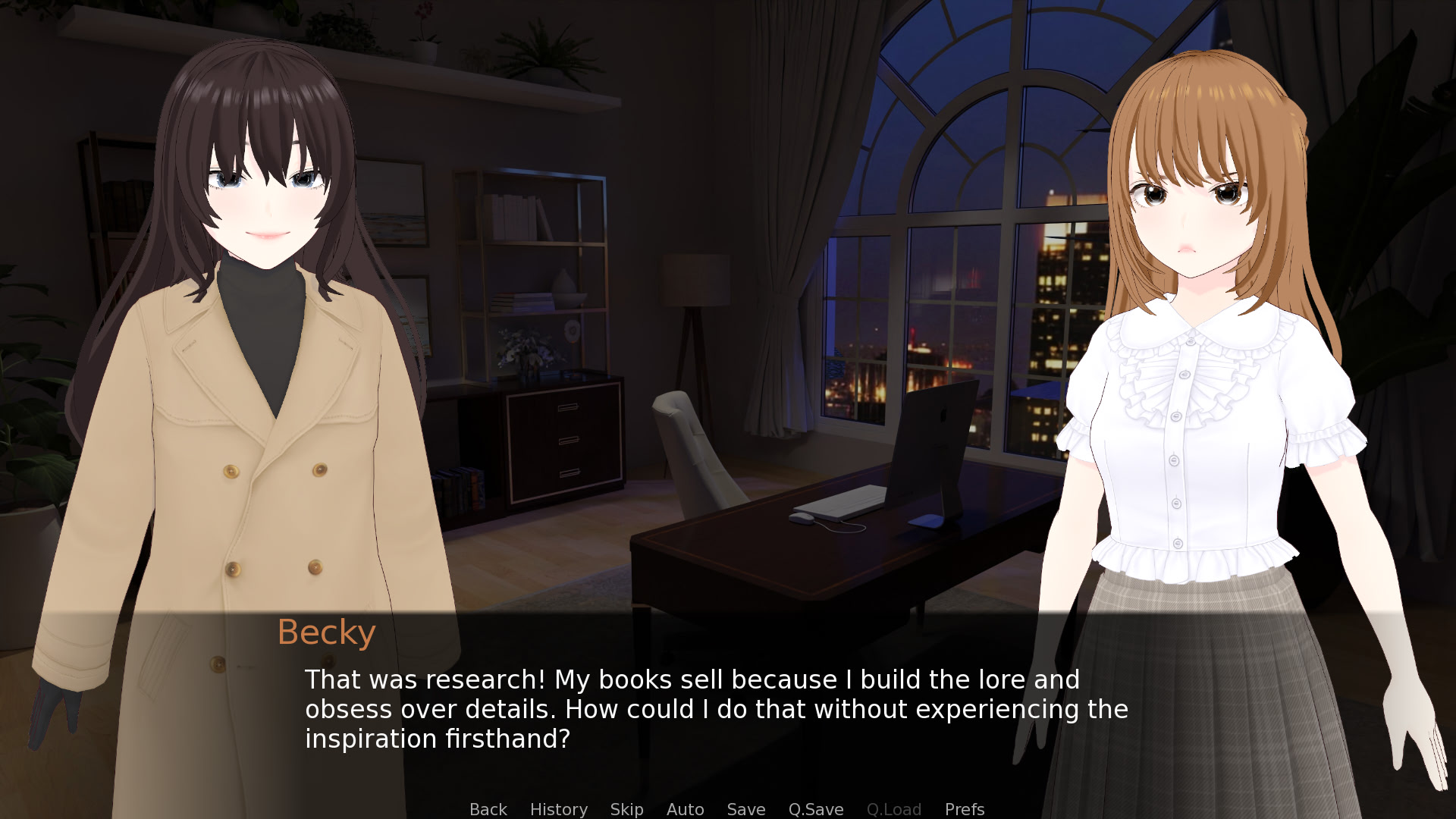Quick save with Q.Save

click(x=815, y=809)
